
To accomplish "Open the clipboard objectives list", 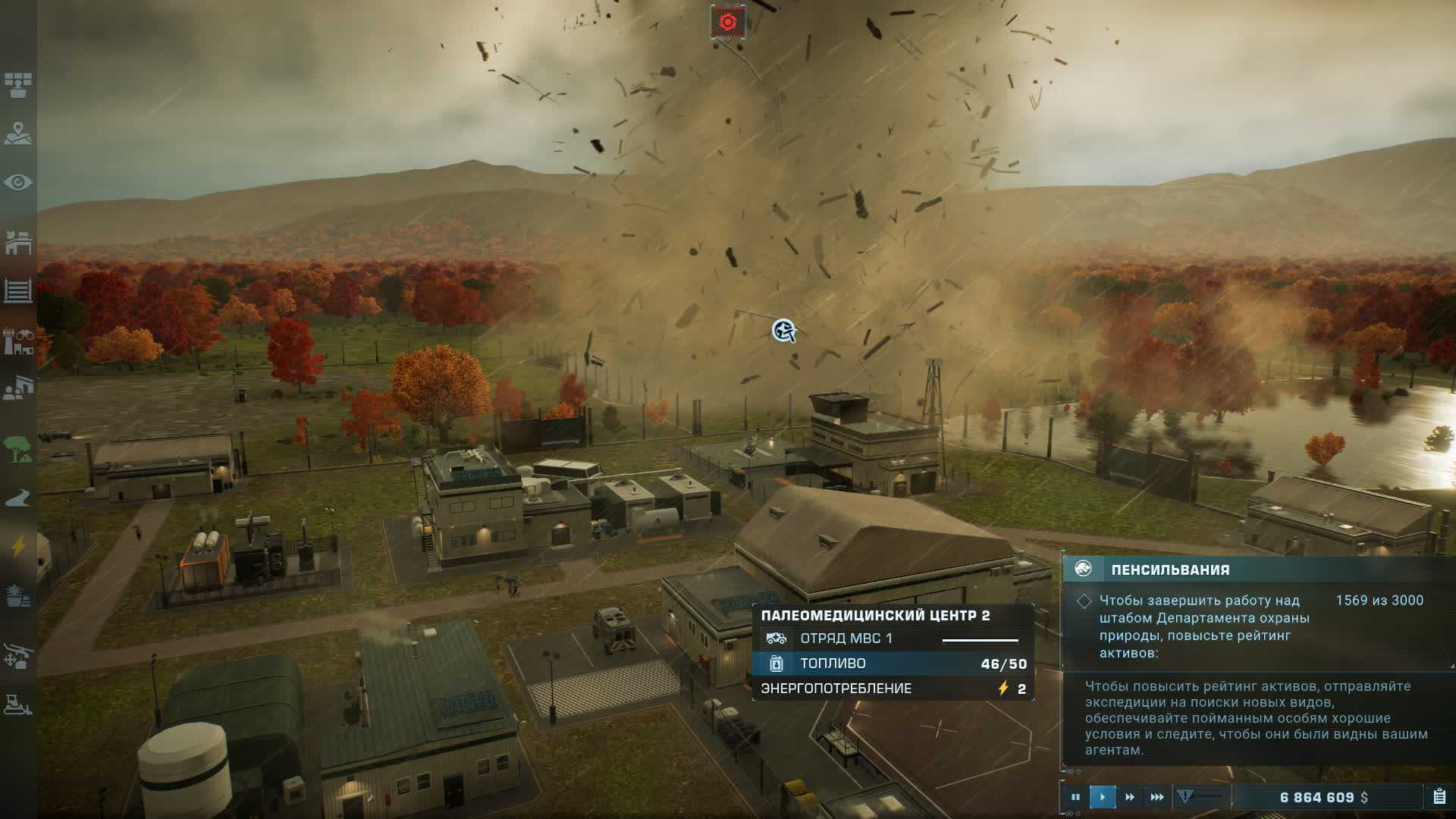I will pyautogui.click(x=1439, y=797).
